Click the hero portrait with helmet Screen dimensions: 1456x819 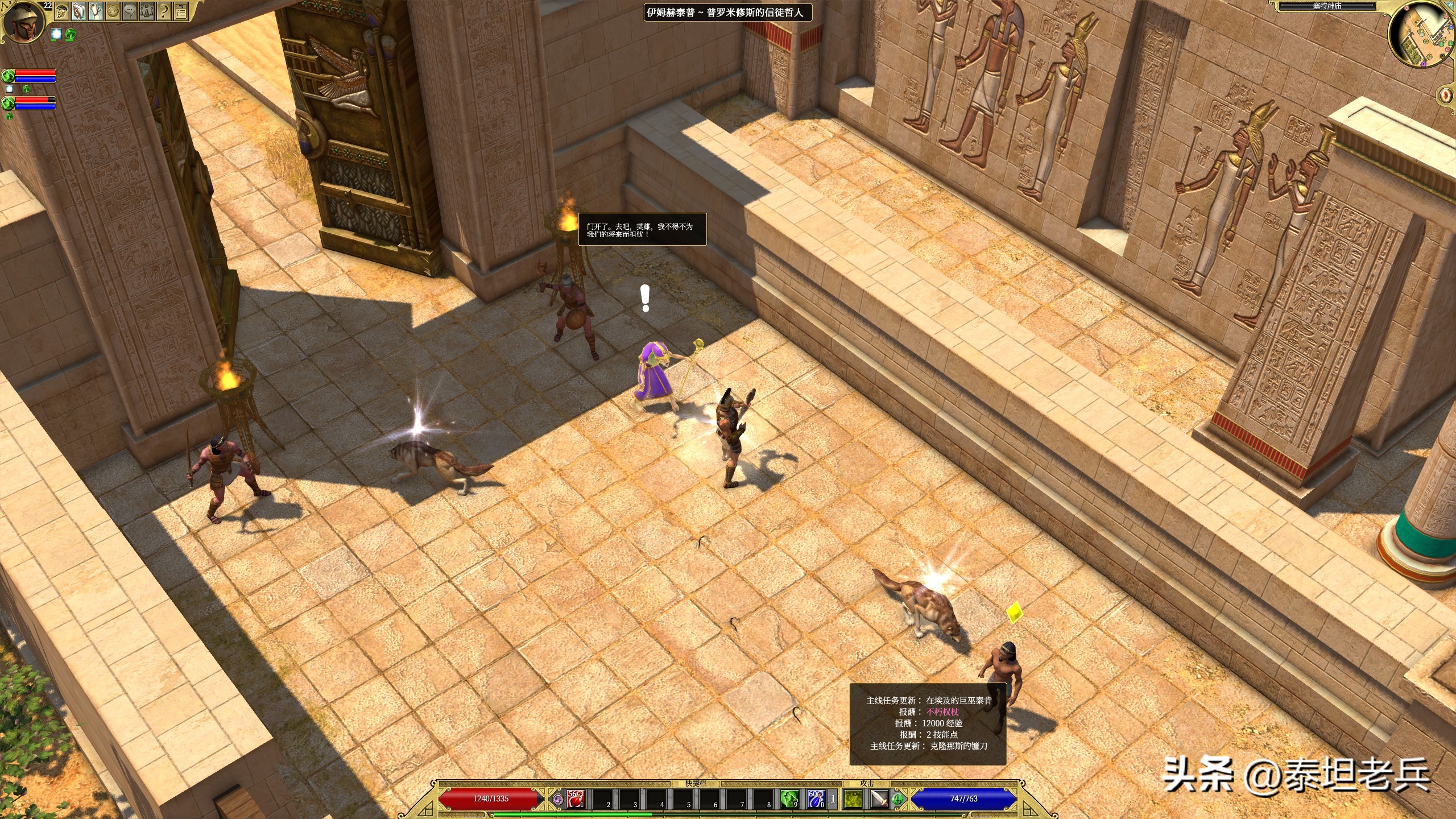pos(24,23)
